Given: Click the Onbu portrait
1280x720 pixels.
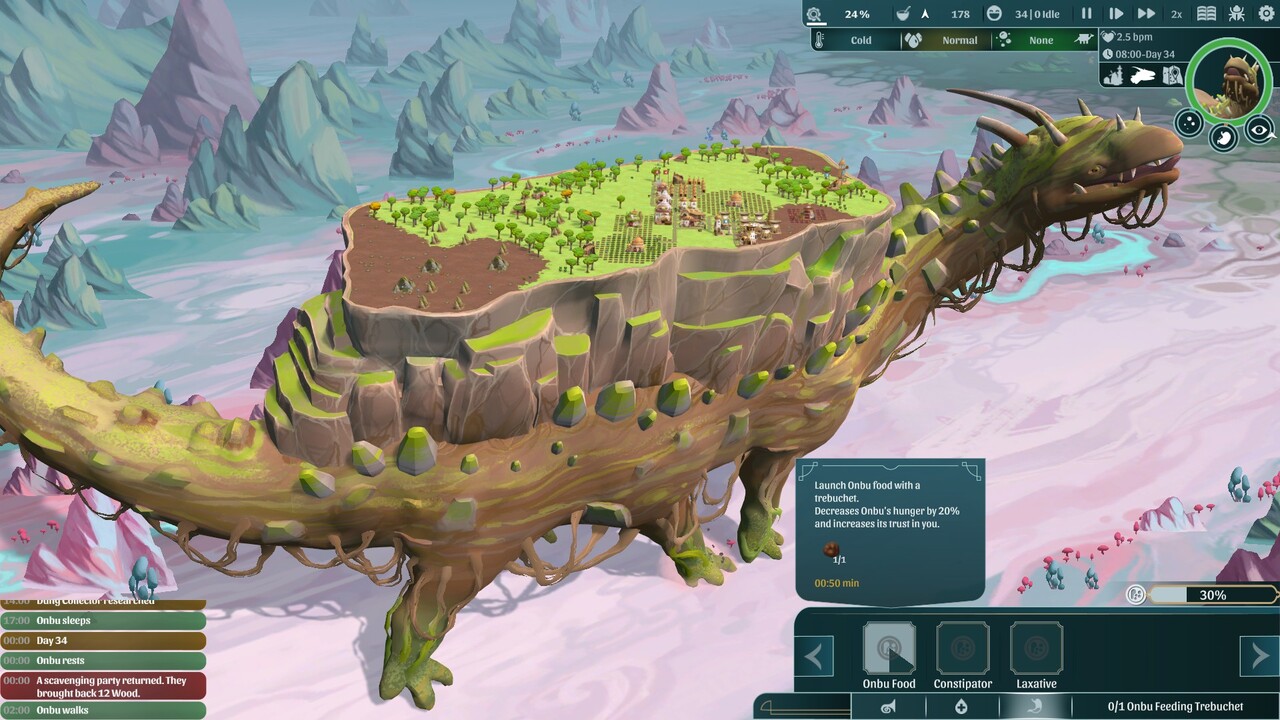Looking at the screenshot, I should coord(1229,82).
